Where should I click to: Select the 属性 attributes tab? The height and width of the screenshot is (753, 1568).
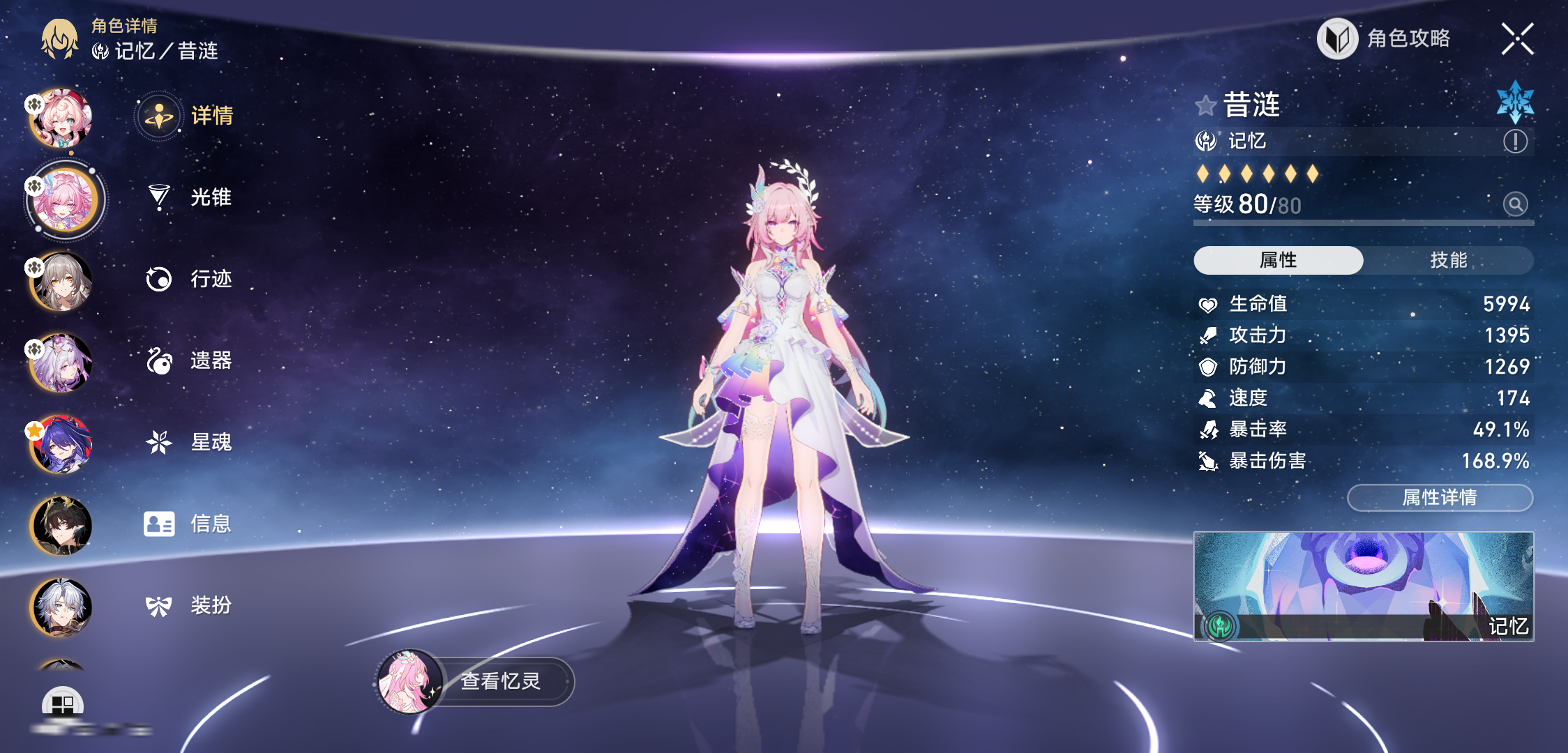pos(1278,260)
